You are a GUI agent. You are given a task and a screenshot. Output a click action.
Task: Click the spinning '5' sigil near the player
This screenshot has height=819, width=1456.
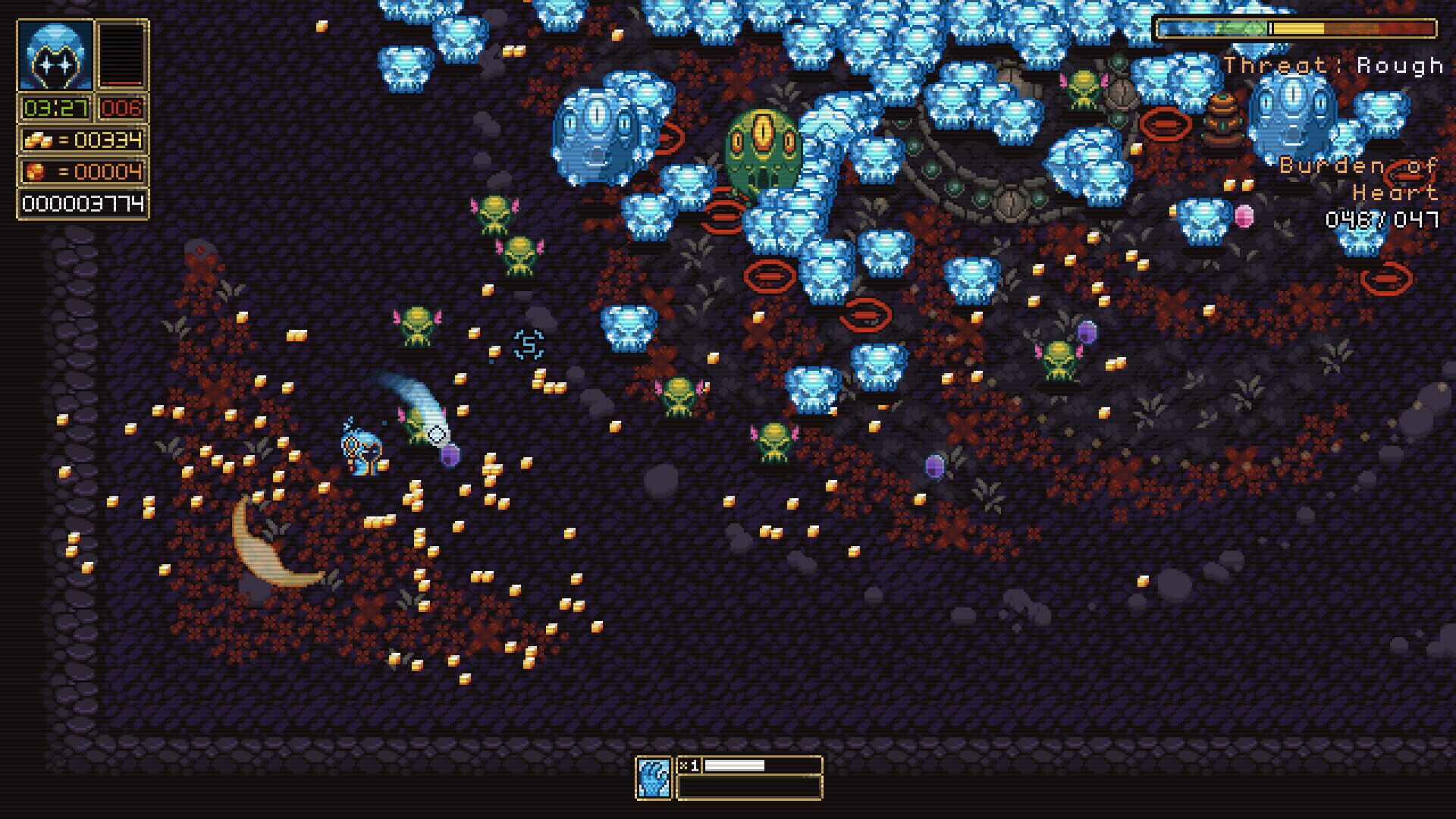coord(529,345)
